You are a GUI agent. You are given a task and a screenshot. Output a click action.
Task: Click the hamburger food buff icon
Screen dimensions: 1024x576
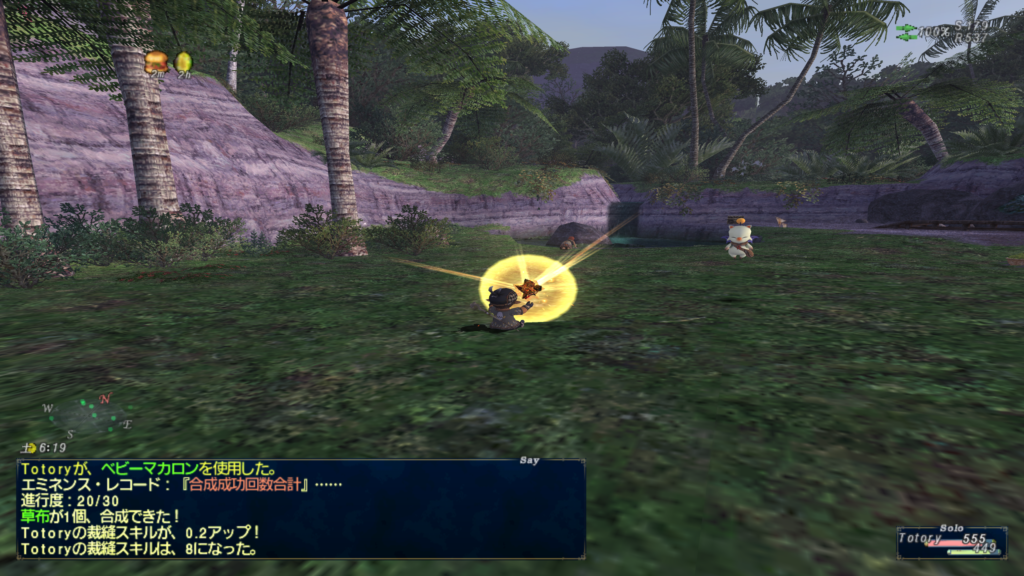[156, 63]
